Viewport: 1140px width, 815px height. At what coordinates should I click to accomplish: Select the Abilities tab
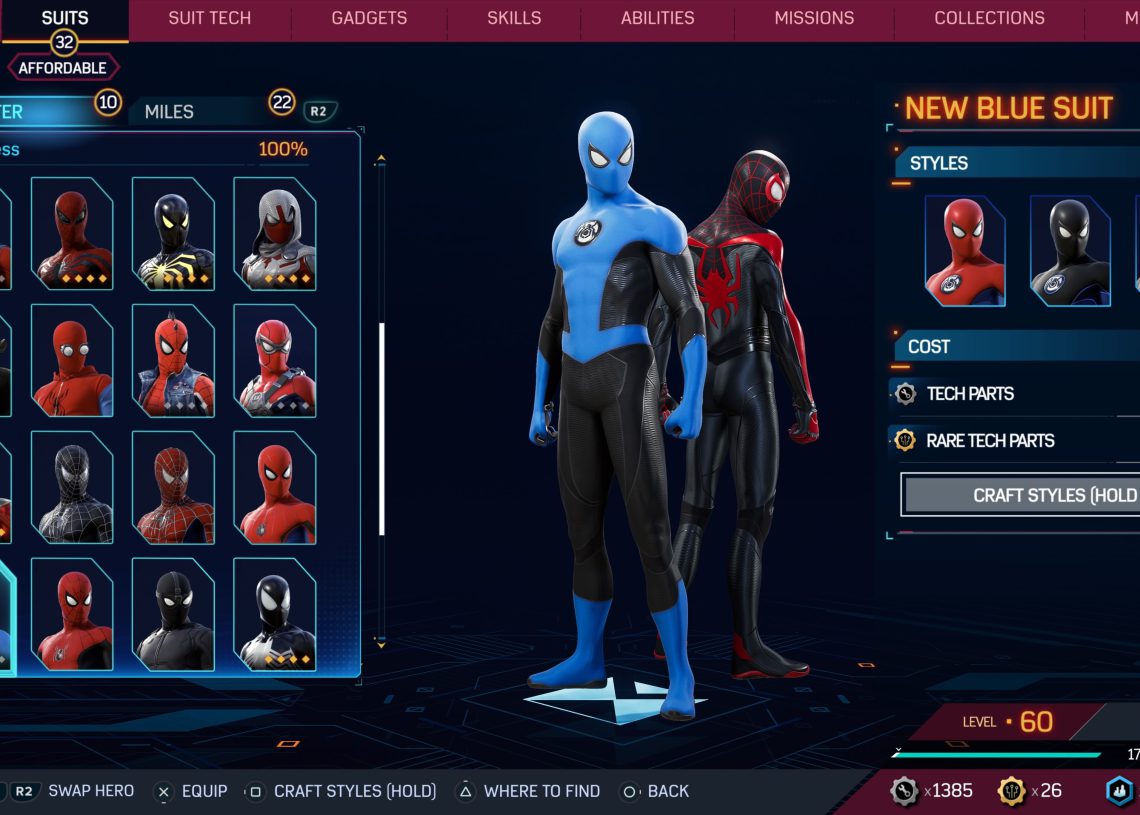click(658, 18)
